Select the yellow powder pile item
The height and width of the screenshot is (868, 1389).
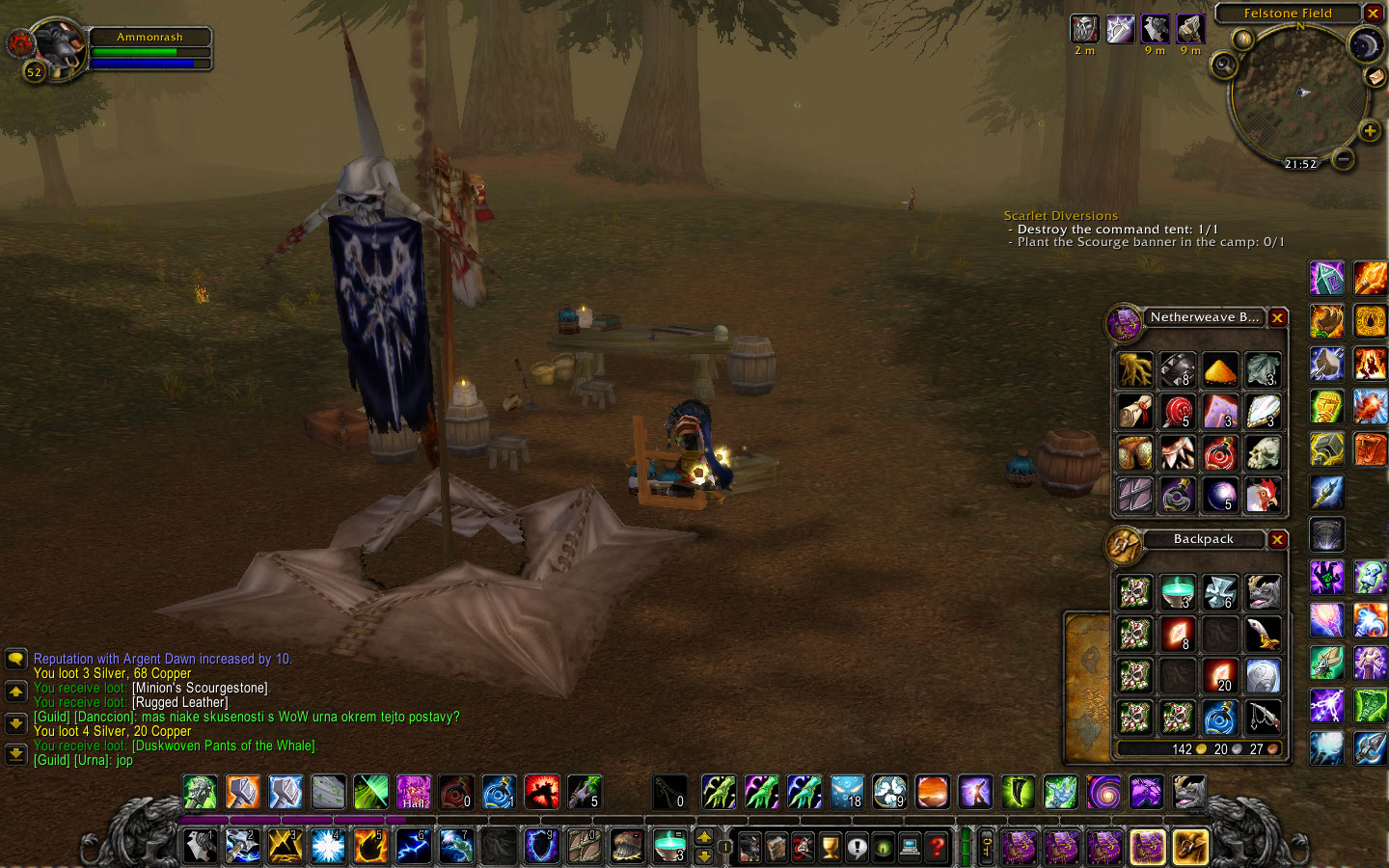[1220, 368]
